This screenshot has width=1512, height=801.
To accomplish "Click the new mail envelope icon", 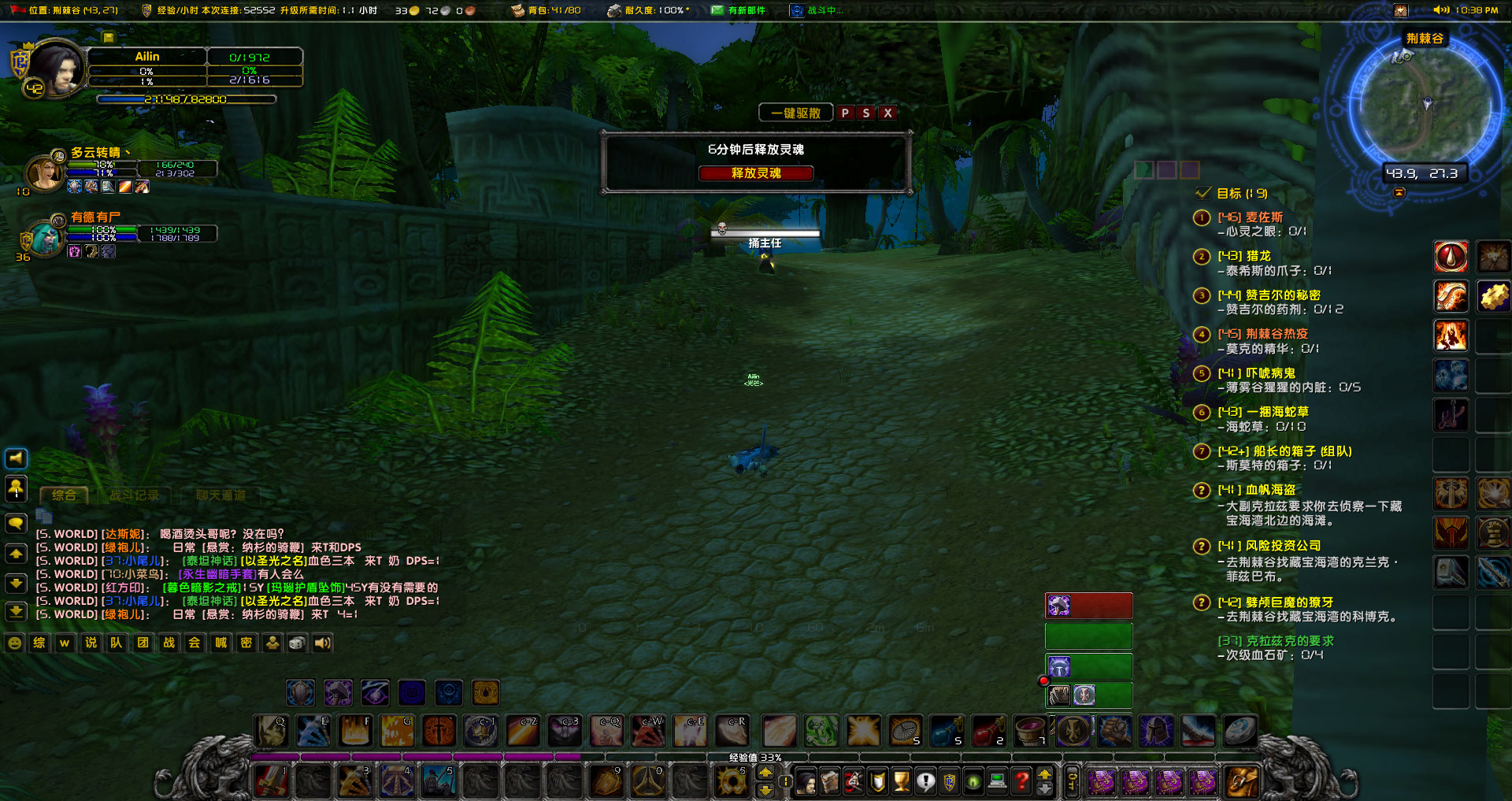I will (x=718, y=10).
